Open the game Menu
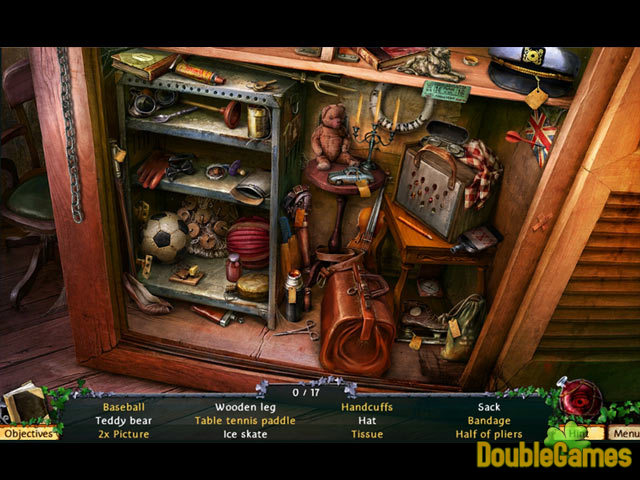This screenshot has height=480, width=640. pyautogui.click(x=625, y=433)
